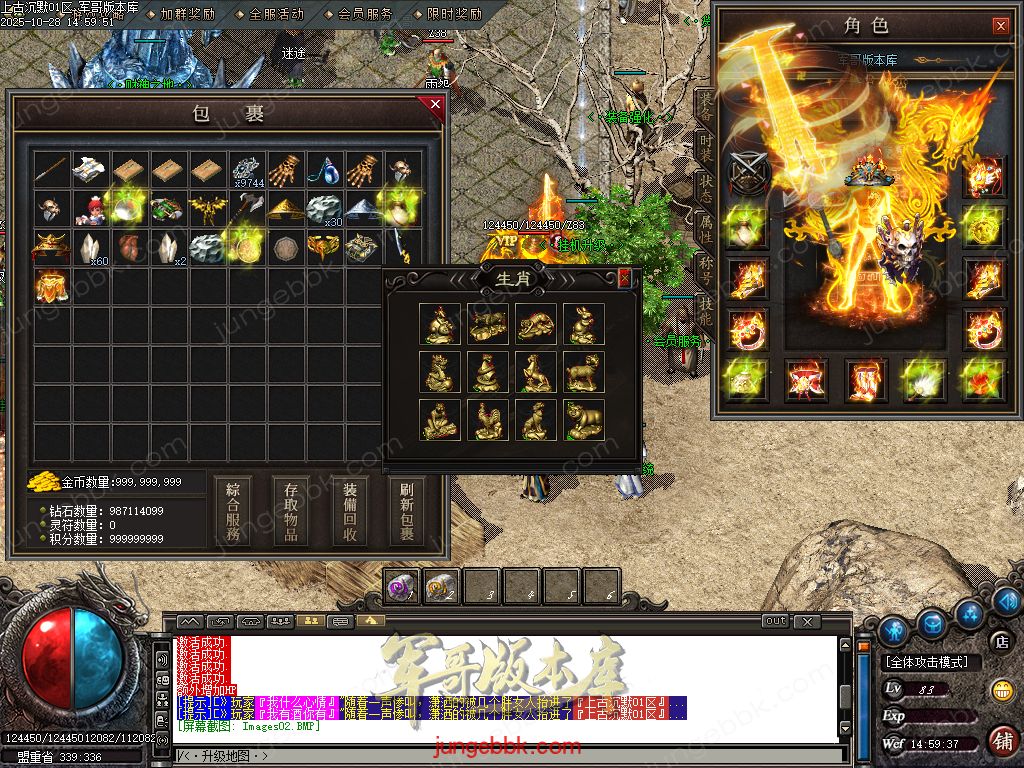Image resolution: width=1024 pixels, height=768 pixels.
Task: Switch to the 时装 costume tab
Action: [x=705, y=146]
